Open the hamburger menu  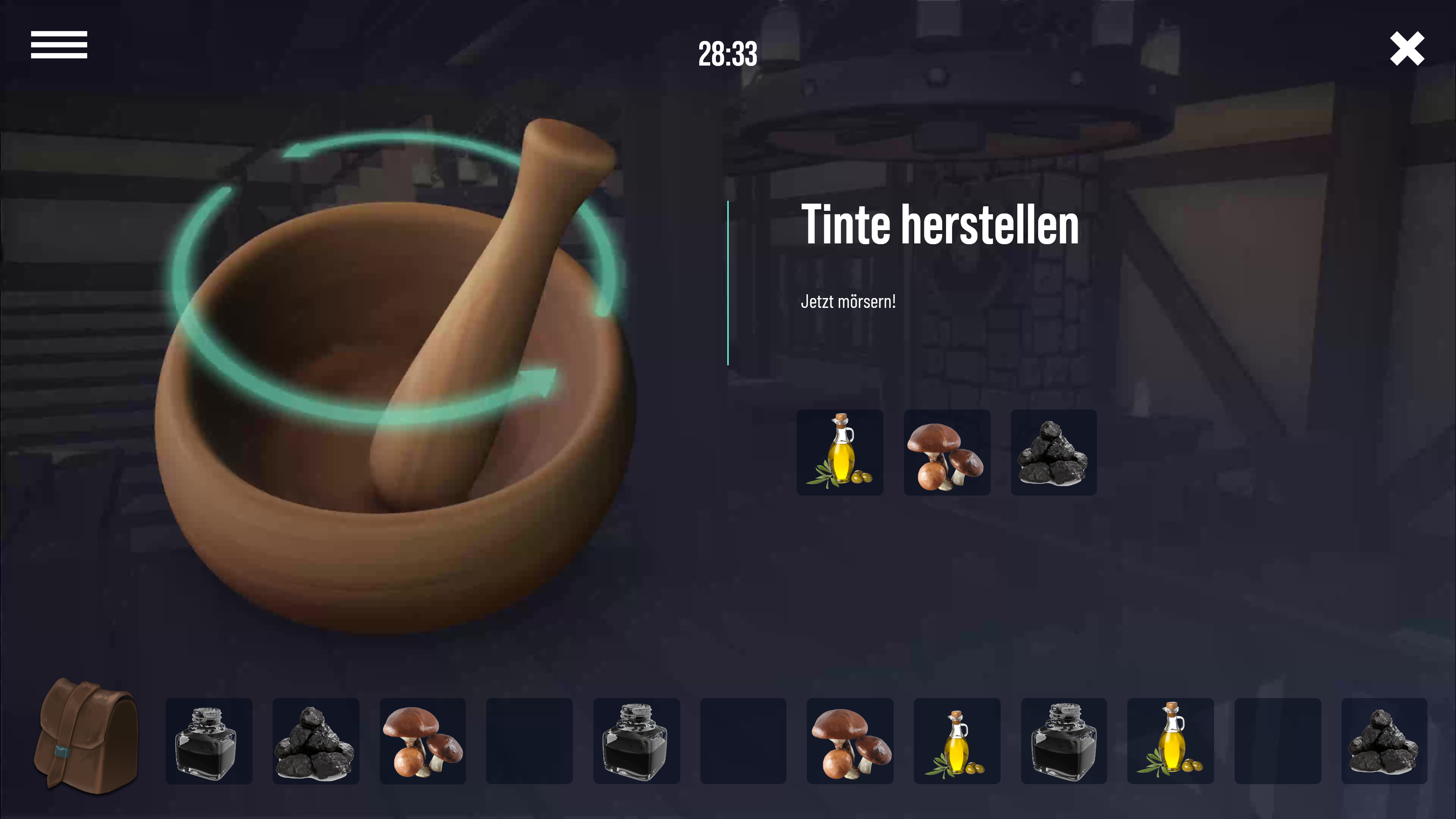[x=59, y=45]
